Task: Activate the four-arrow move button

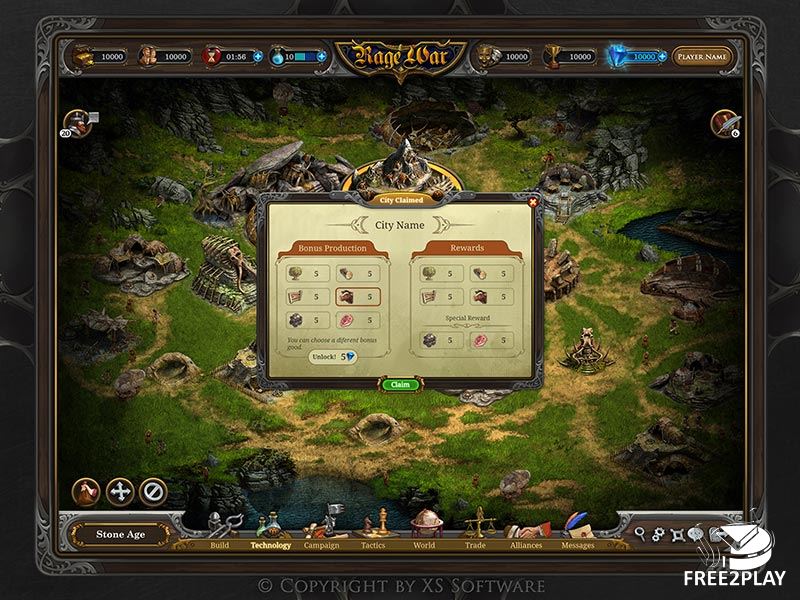Action: pos(120,491)
